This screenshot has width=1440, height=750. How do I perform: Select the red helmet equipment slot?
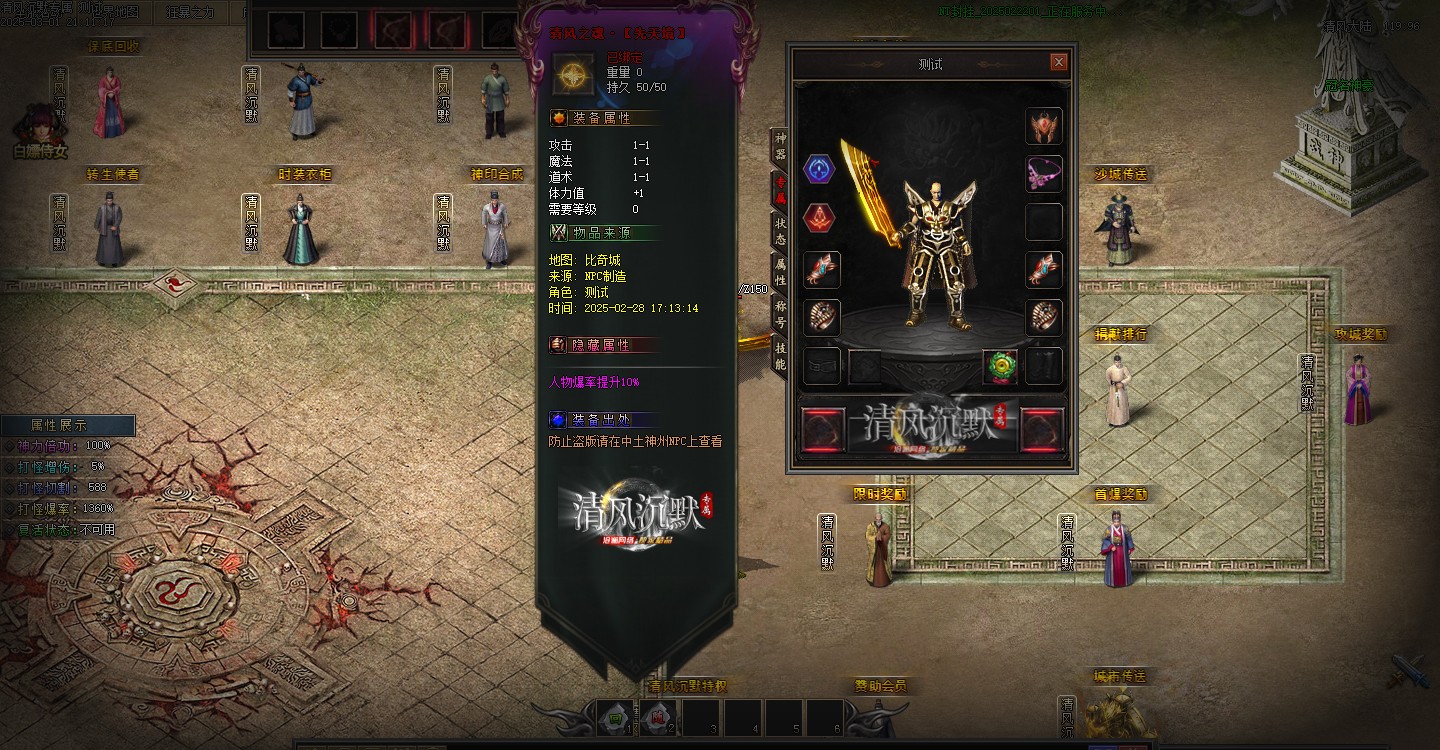(1044, 126)
